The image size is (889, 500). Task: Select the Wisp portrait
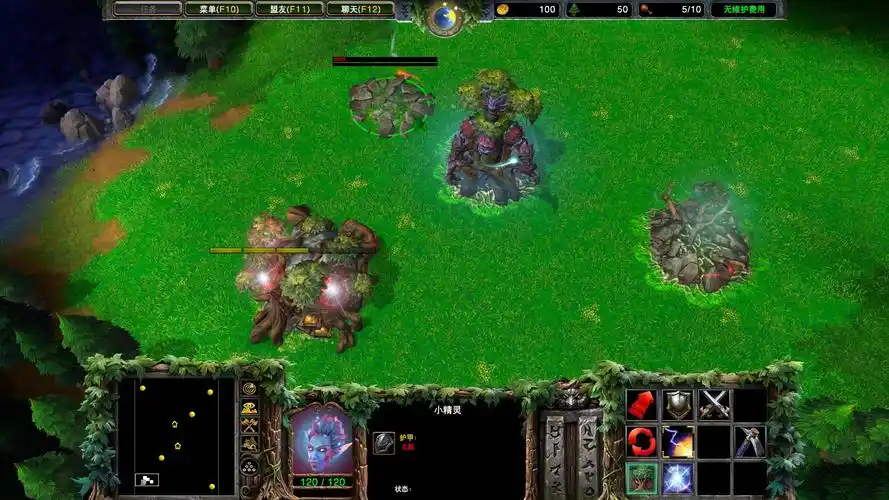(x=321, y=439)
